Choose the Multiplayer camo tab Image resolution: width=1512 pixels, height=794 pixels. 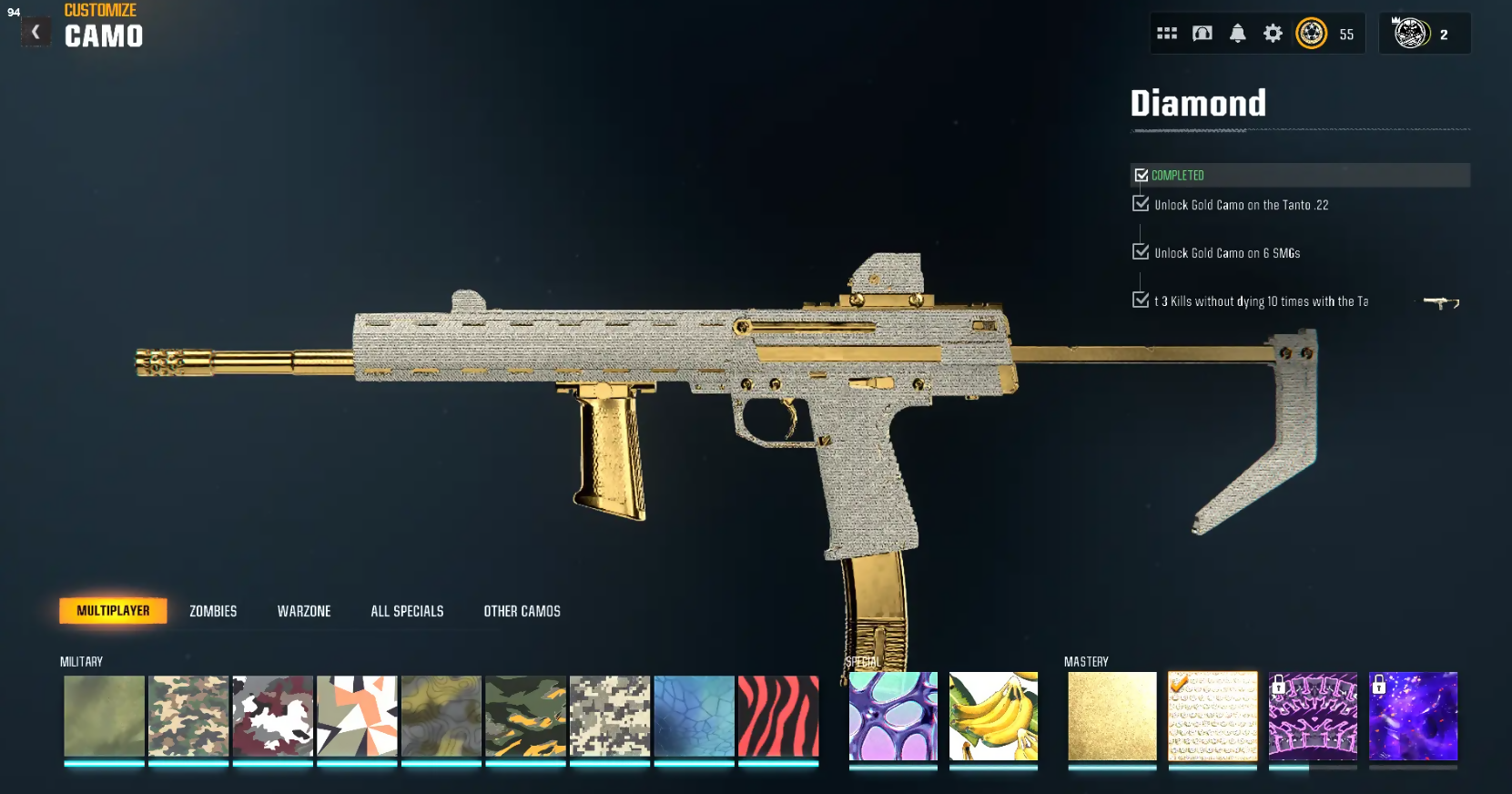[113, 611]
